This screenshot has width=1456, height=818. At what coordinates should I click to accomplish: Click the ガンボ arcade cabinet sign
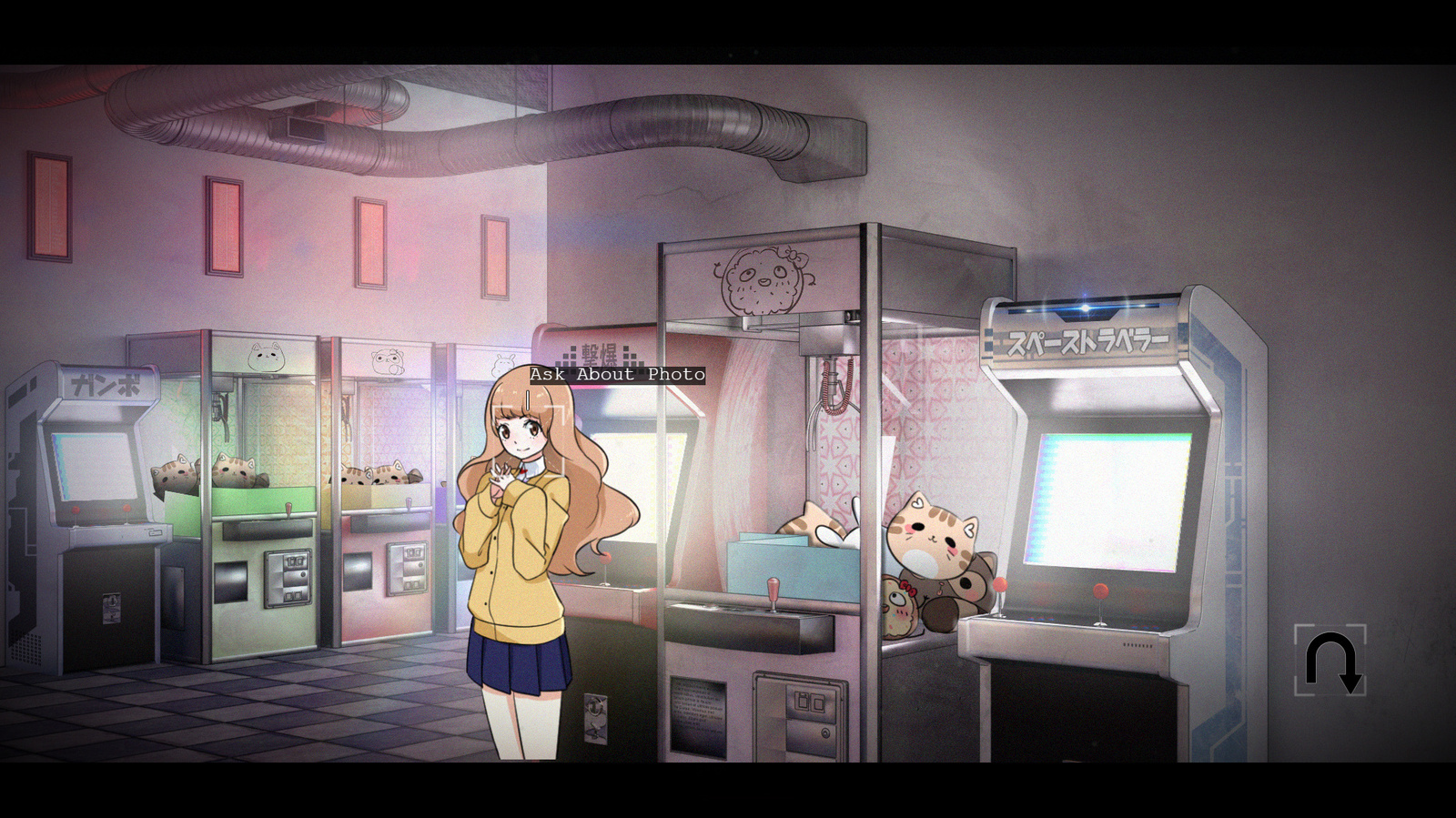click(x=103, y=383)
